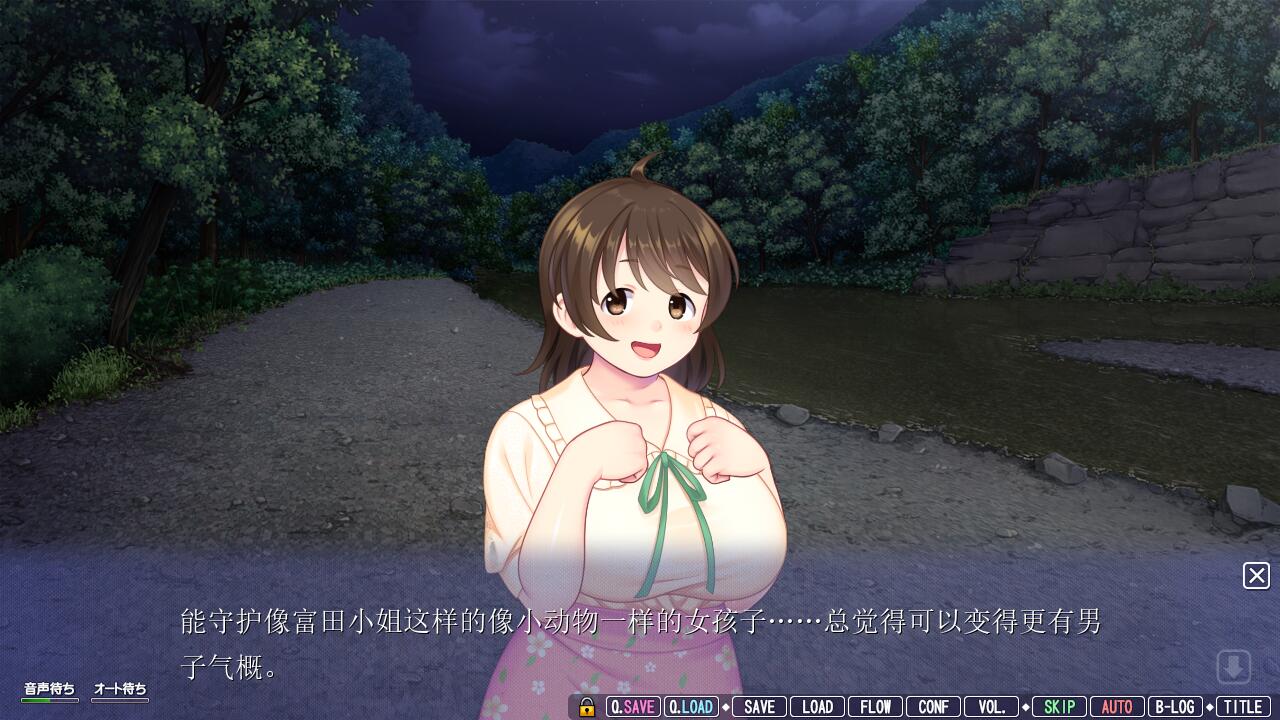Open the B-LOG backlog
The image size is (1280, 720).
pos(1175,706)
